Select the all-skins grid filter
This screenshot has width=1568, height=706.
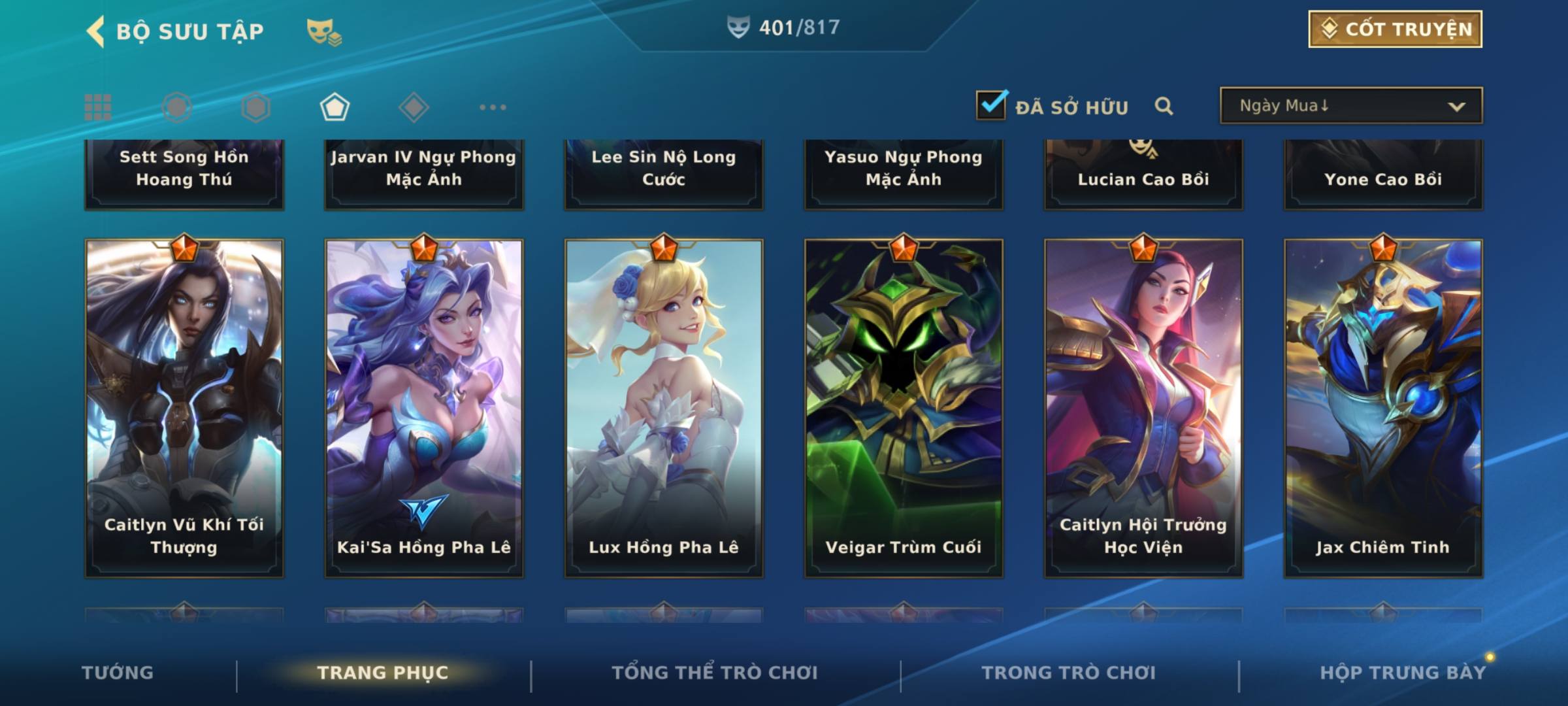click(x=98, y=107)
